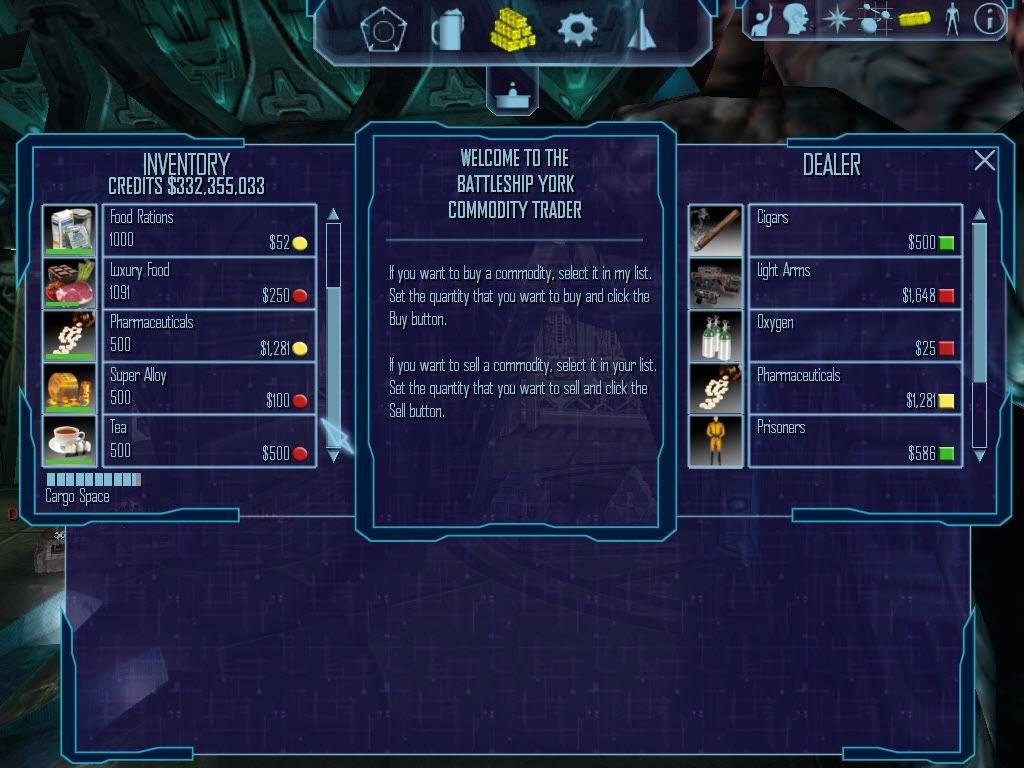Open the Equipment Dealer gear icon
Screen dimensions: 1024x768
click(x=577, y=30)
